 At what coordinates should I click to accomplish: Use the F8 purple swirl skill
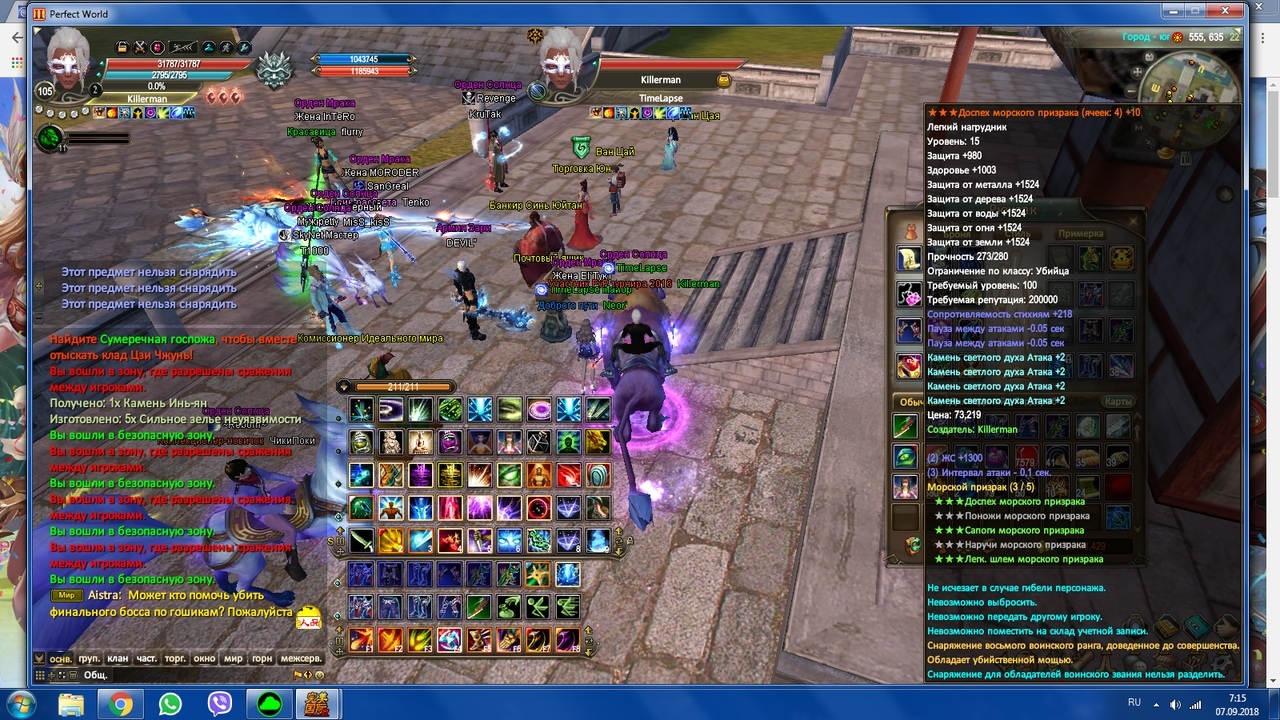coord(567,639)
